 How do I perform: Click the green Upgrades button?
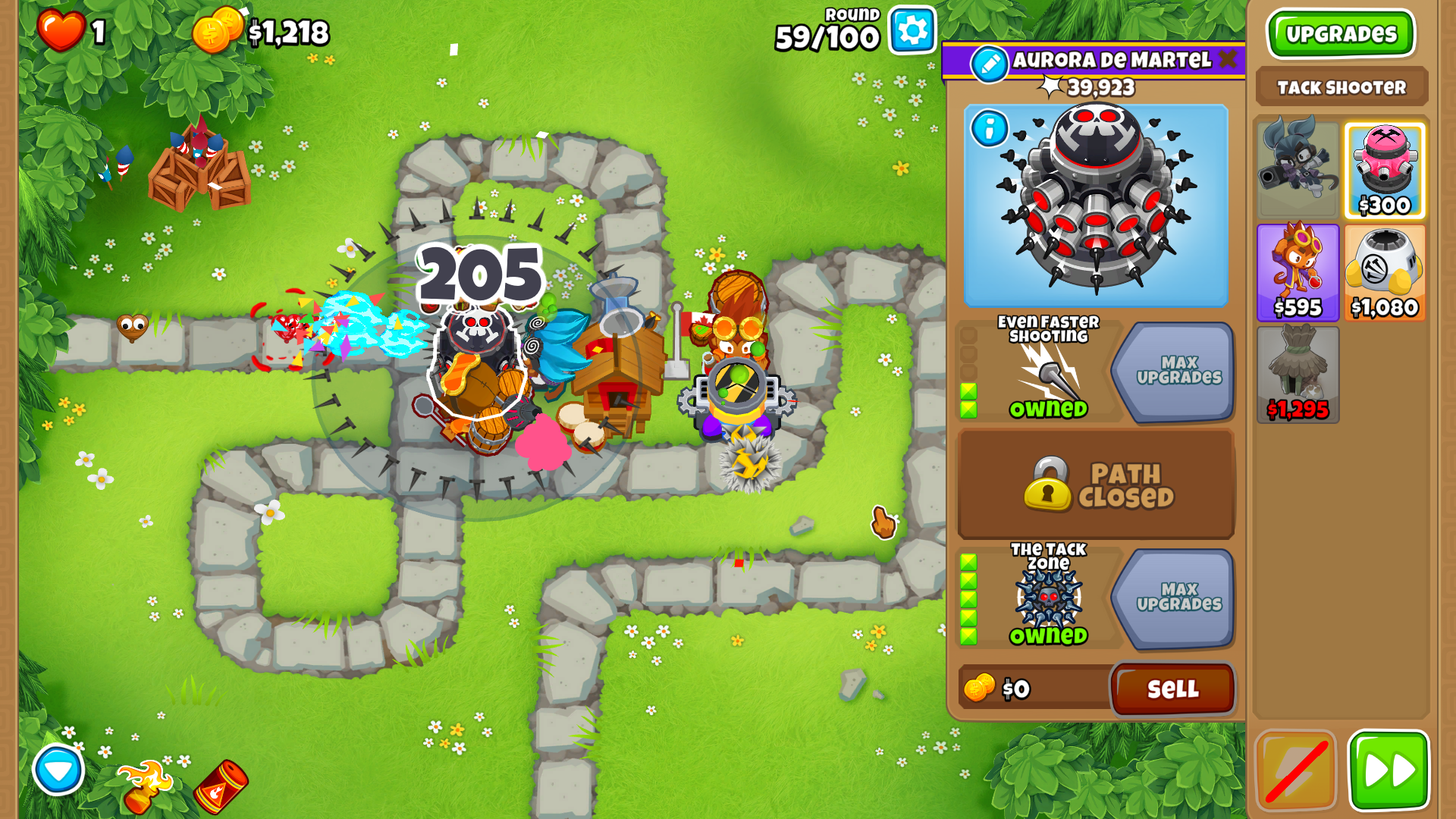(1341, 34)
